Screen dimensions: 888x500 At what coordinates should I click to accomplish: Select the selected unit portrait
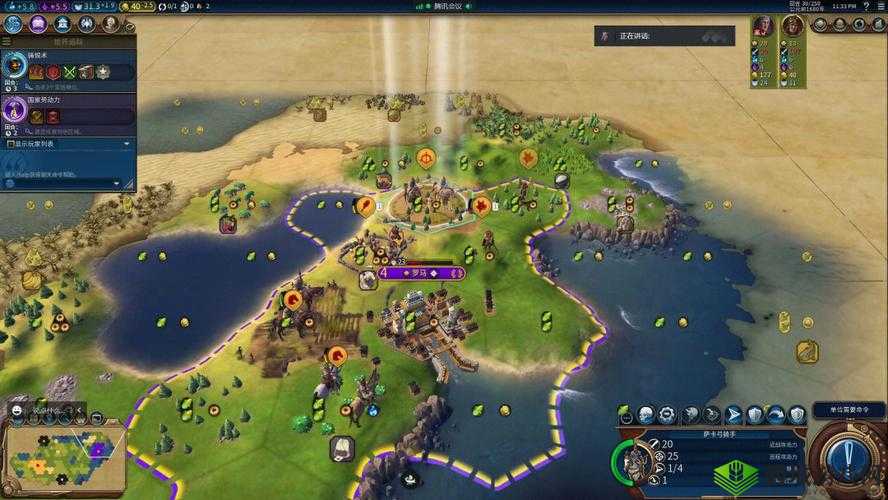tap(632, 461)
